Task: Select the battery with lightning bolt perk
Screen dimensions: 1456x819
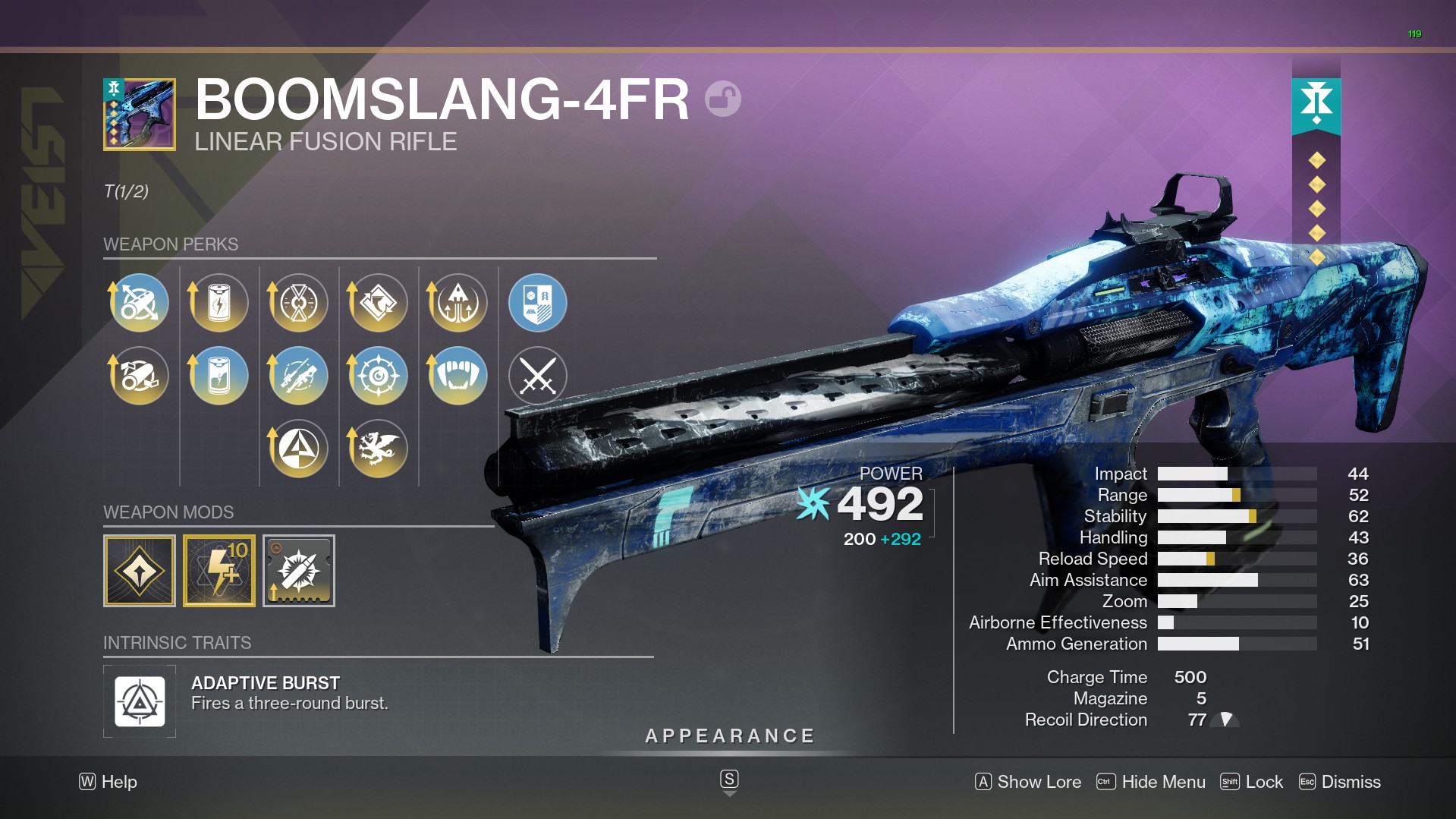Action: click(219, 303)
